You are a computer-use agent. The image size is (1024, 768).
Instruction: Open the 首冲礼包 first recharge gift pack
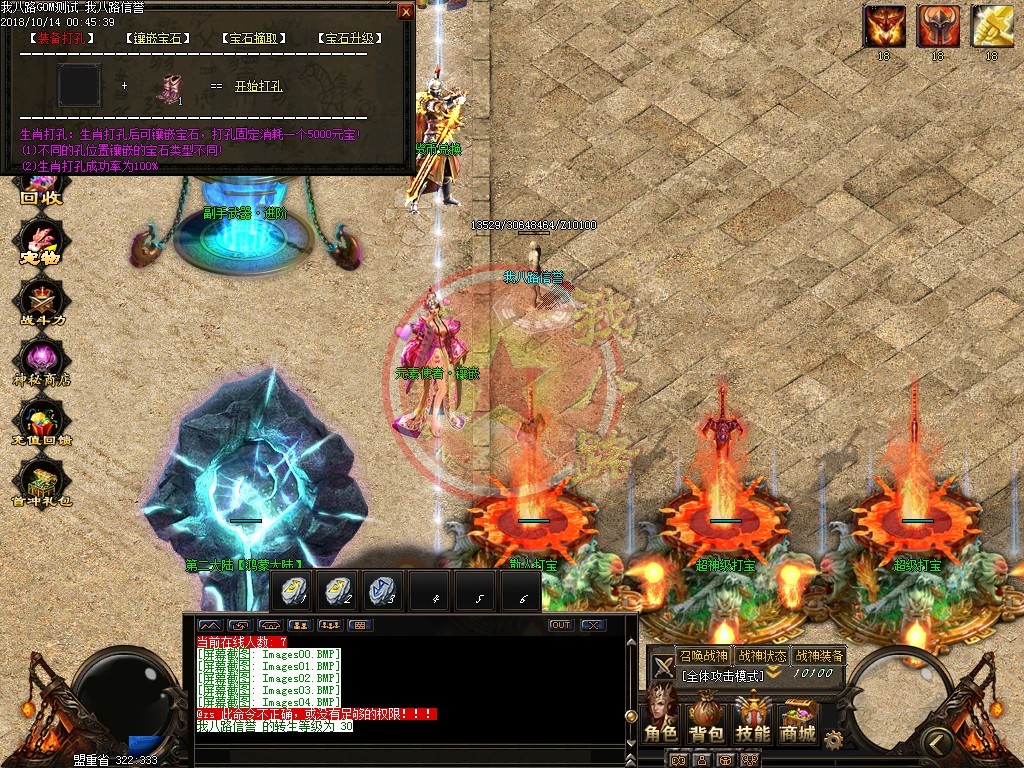42,485
